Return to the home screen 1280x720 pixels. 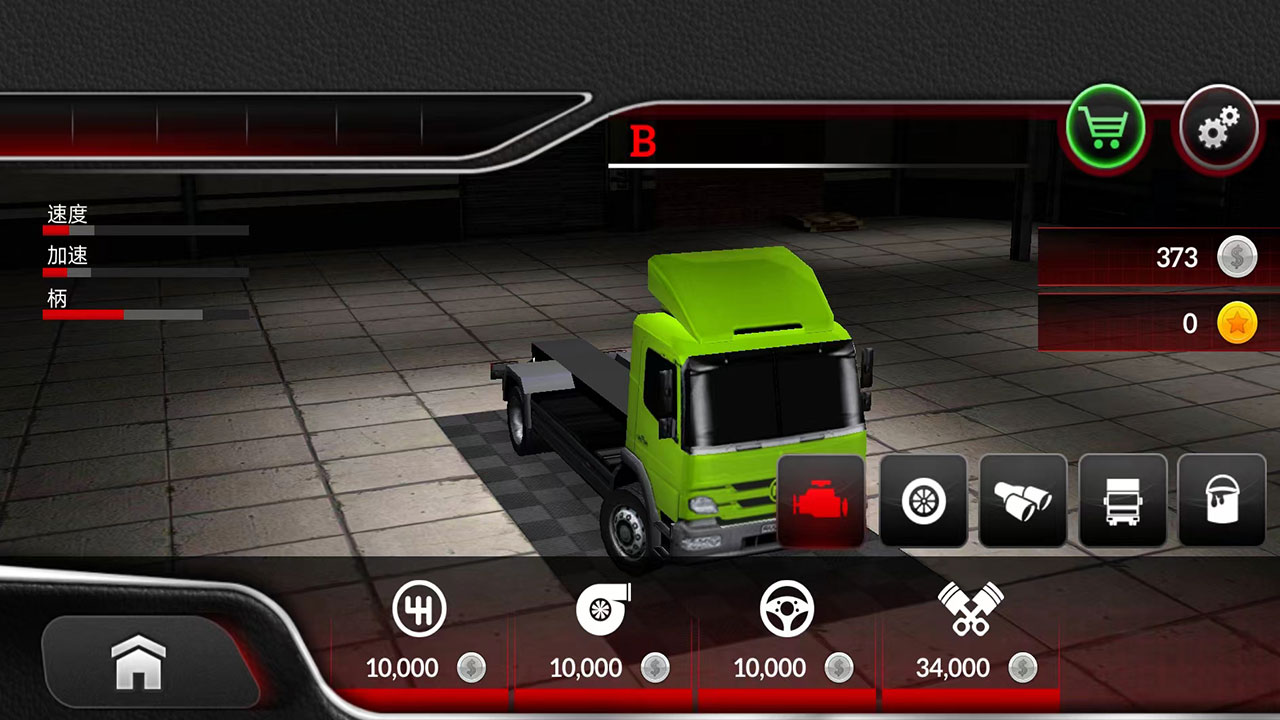[138, 662]
